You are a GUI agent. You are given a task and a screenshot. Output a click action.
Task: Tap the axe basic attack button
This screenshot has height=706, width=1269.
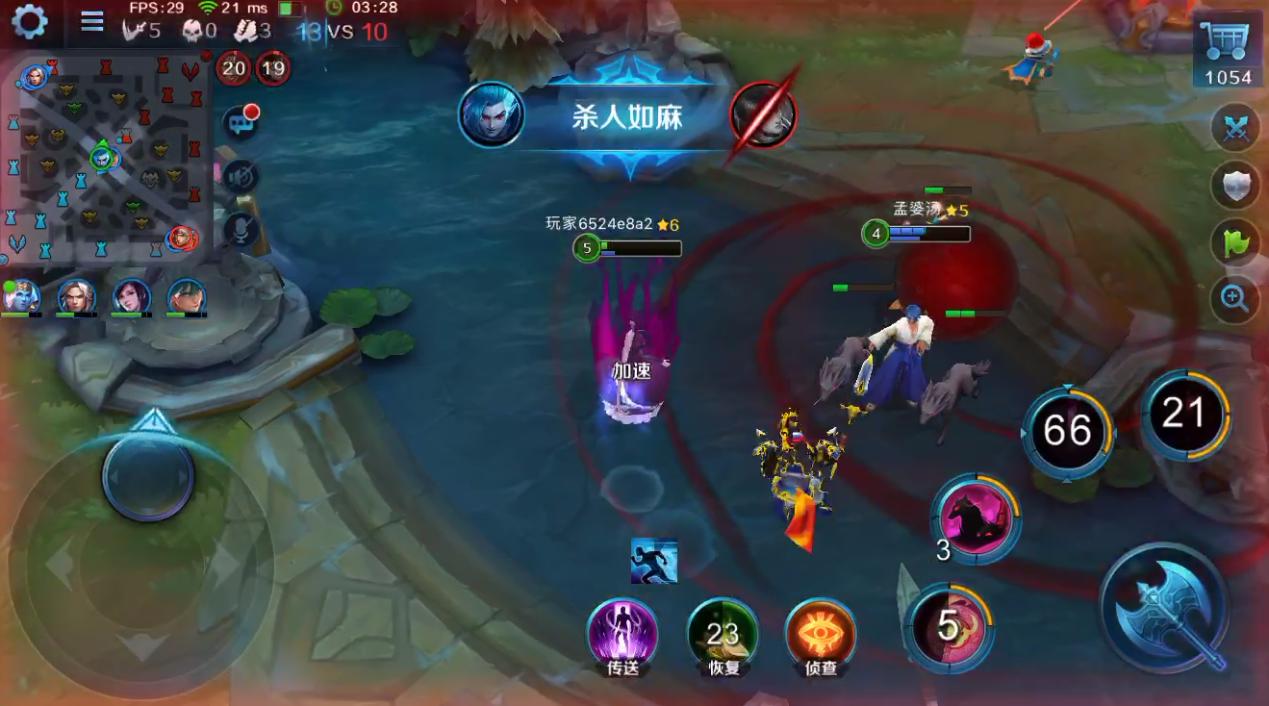(x=1164, y=607)
